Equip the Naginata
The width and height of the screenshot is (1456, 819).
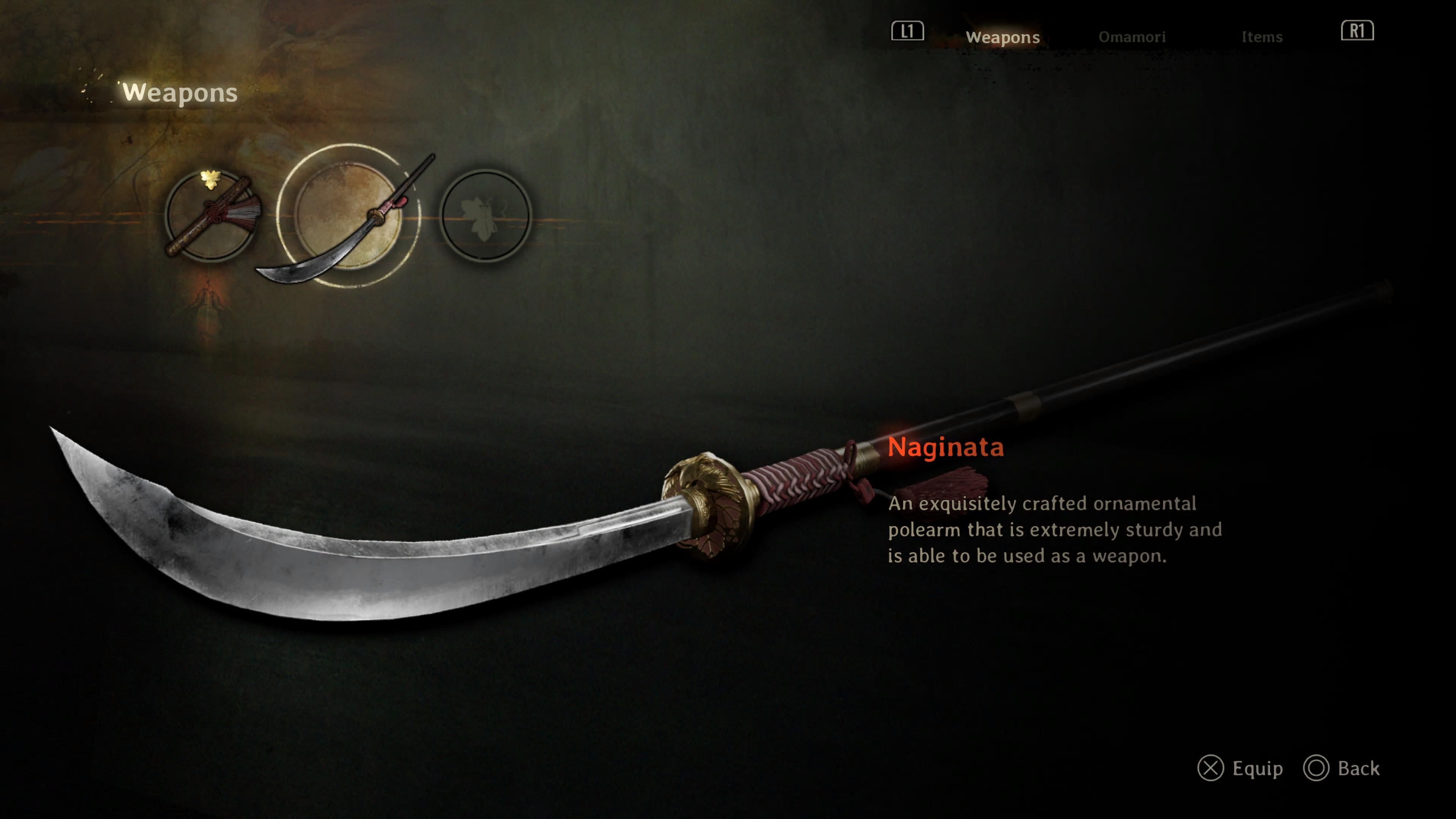coord(1240,768)
